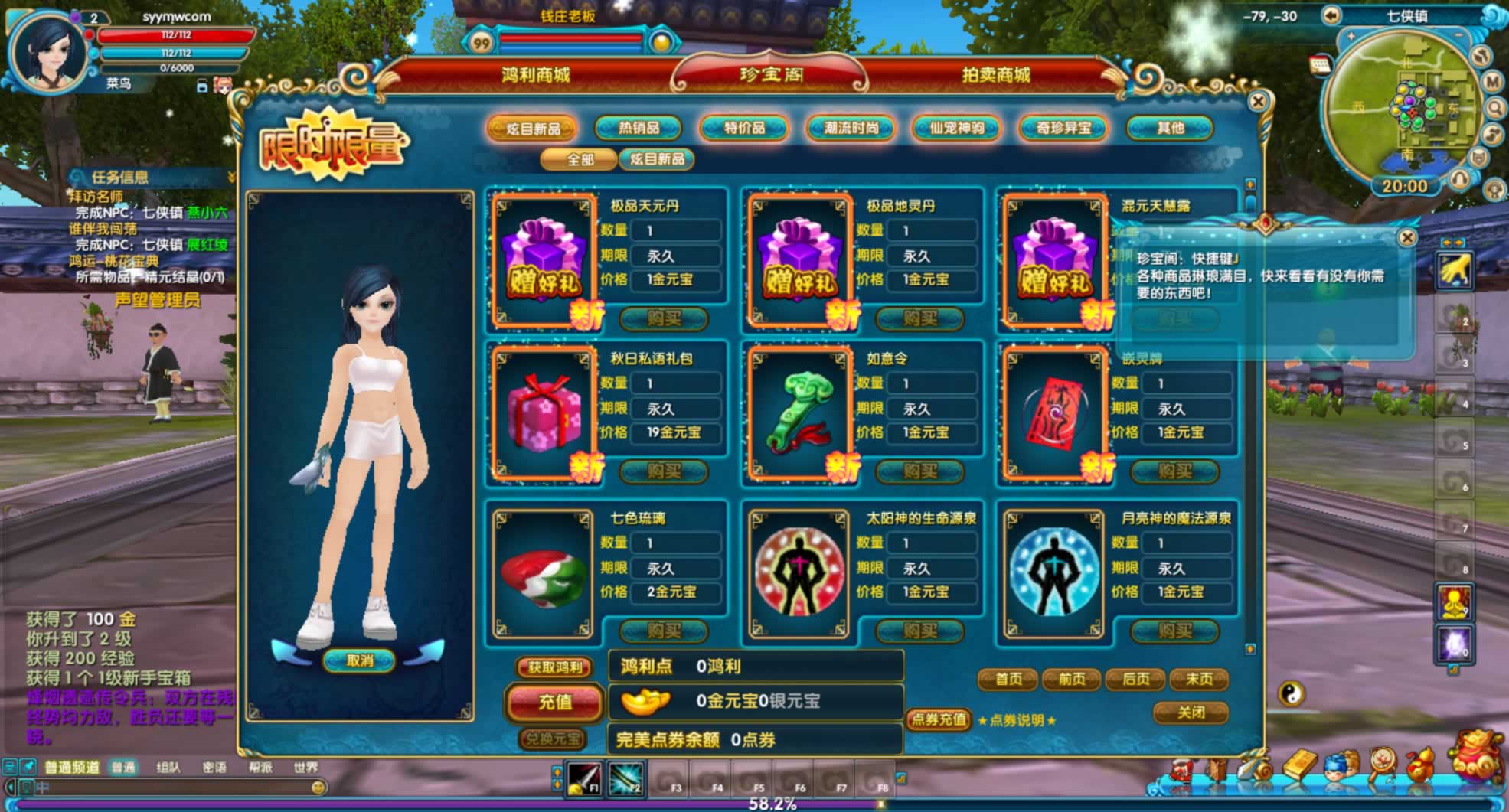Screen dimensions: 1509x812
Task: Open the 仙宠神驹 category
Action: [x=957, y=128]
